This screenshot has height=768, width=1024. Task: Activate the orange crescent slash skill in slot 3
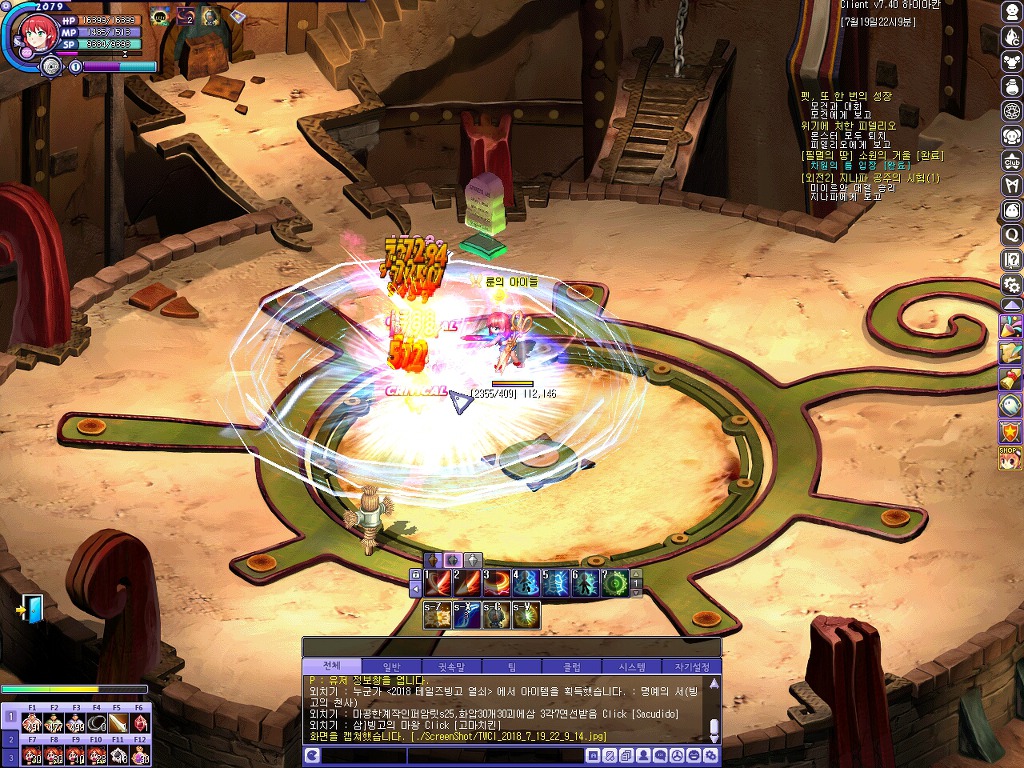click(x=497, y=582)
